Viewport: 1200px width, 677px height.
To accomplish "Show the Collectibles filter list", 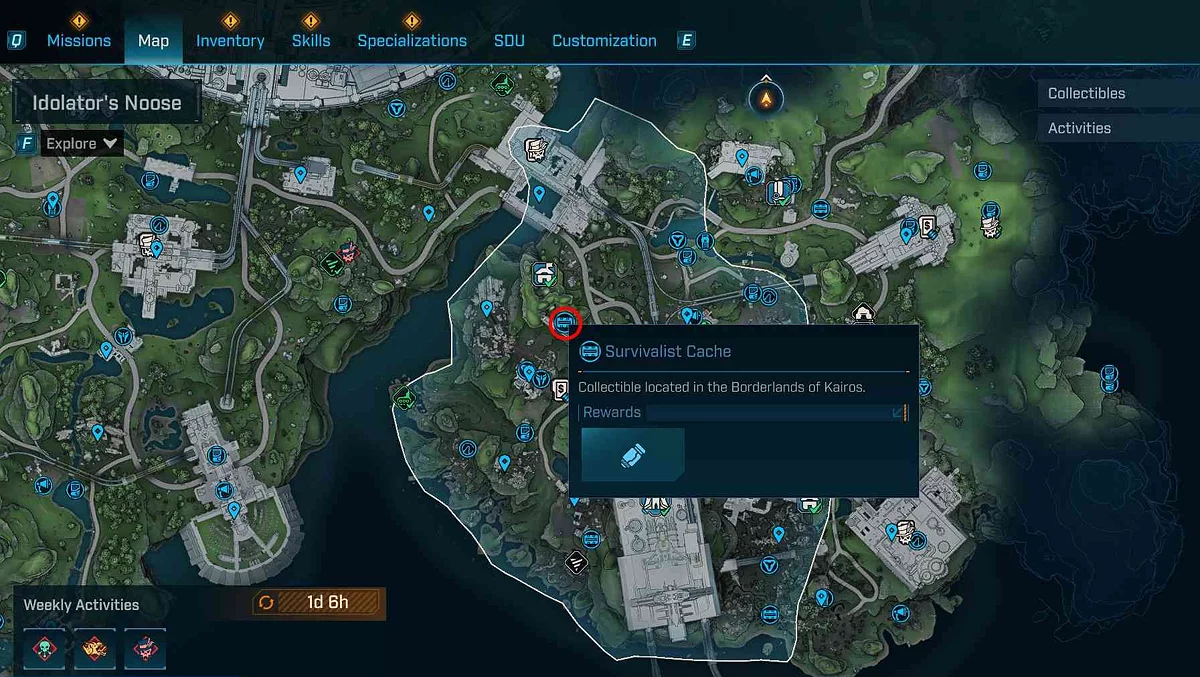I will click(x=1086, y=93).
